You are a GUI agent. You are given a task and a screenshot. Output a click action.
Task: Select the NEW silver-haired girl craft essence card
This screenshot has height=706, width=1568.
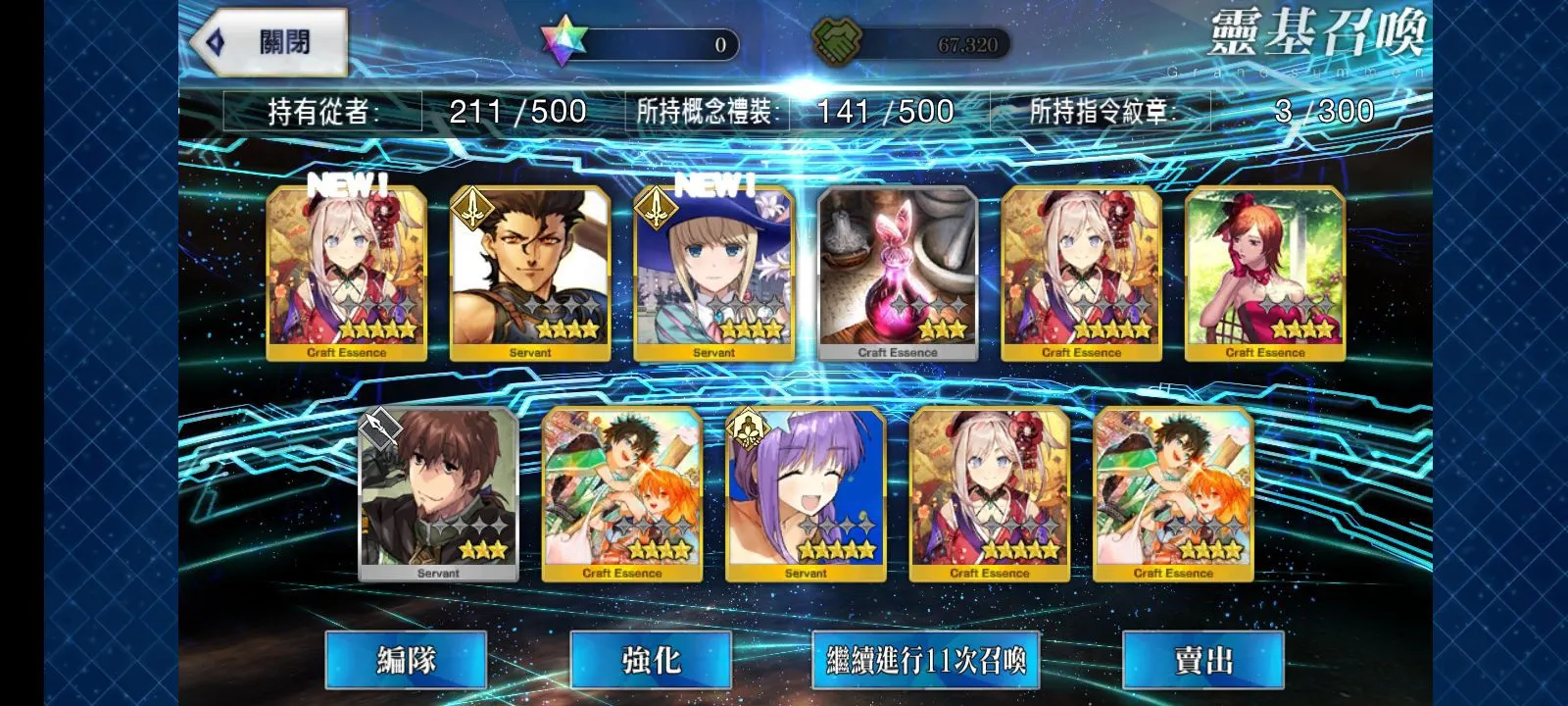pos(347,273)
